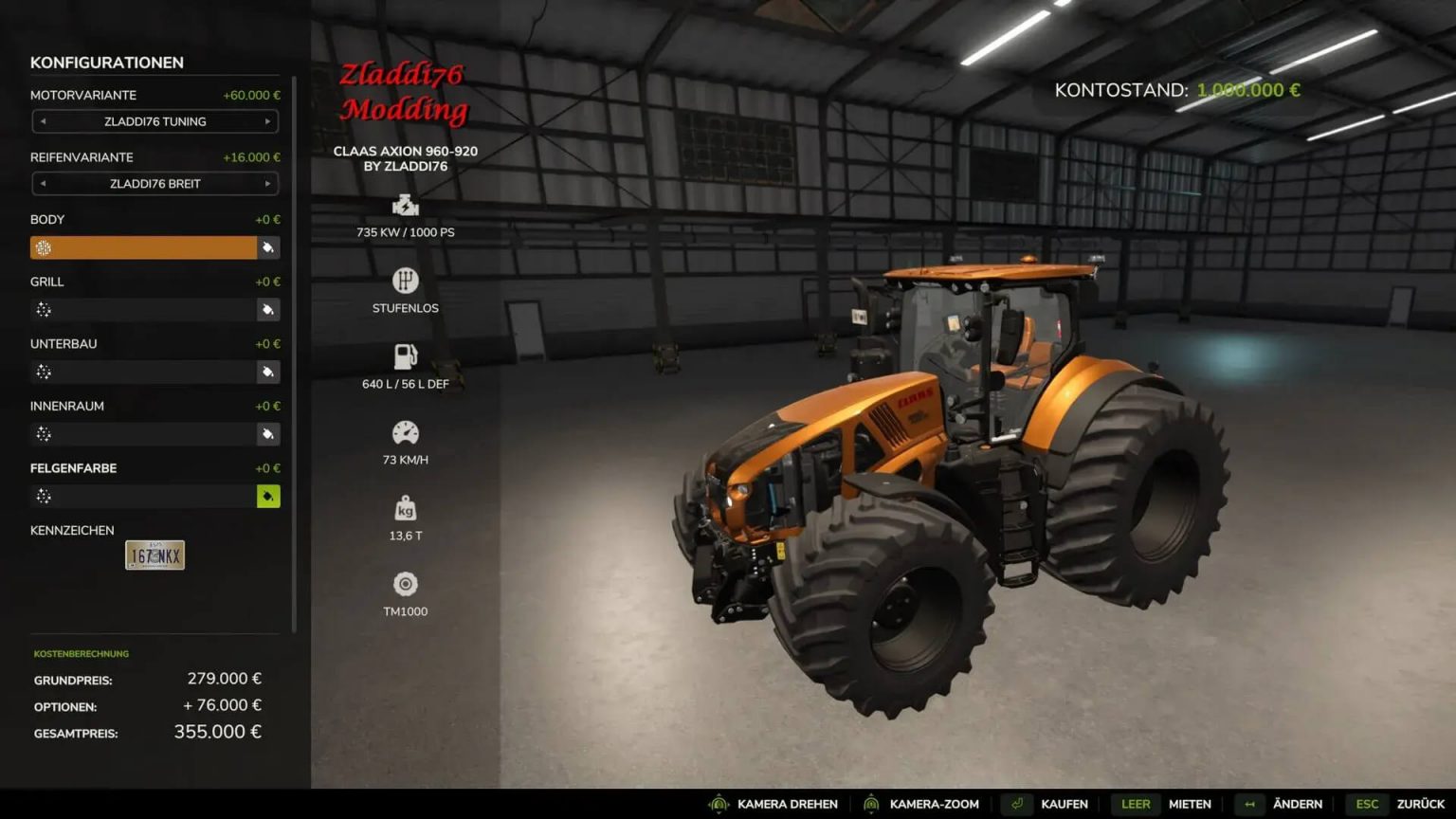Image resolution: width=1456 pixels, height=819 pixels.
Task: Click the tire icon labeled TM1000
Action: pos(405,585)
